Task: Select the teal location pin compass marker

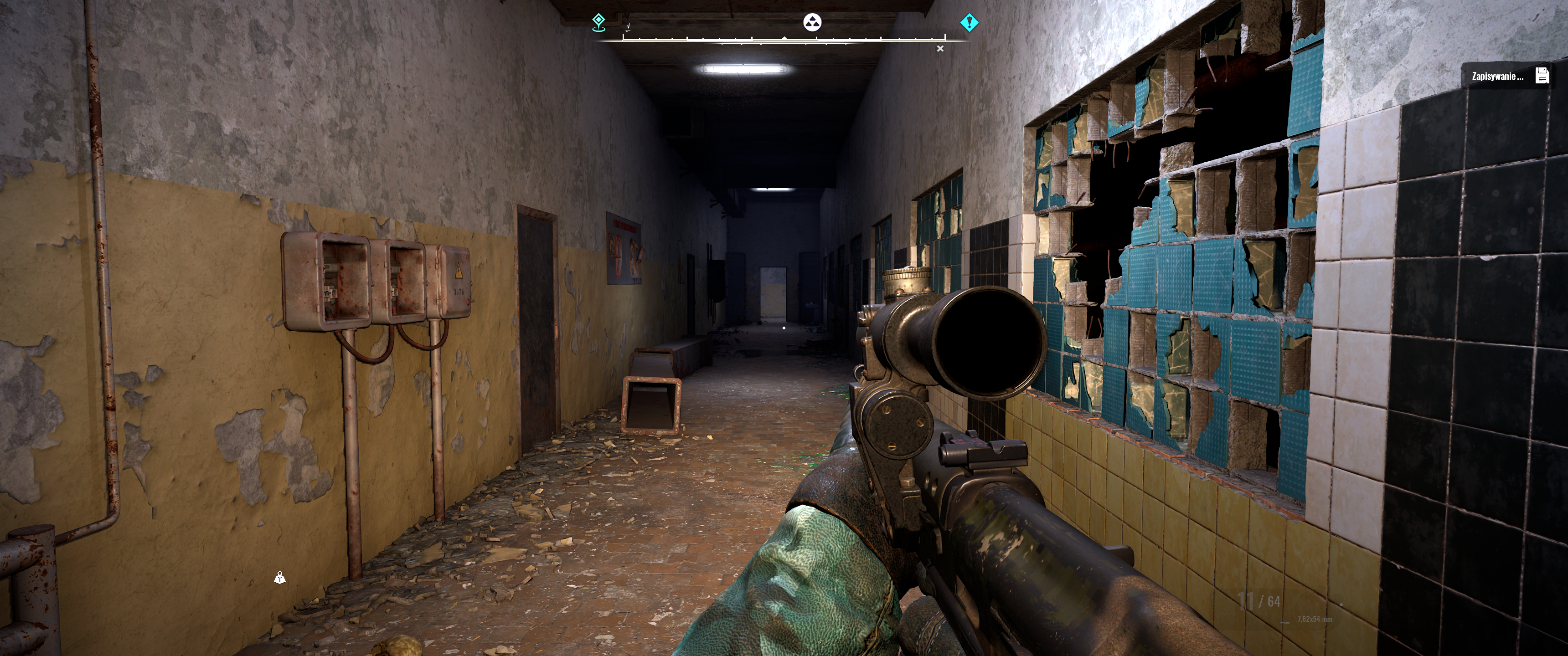Action: click(x=599, y=22)
